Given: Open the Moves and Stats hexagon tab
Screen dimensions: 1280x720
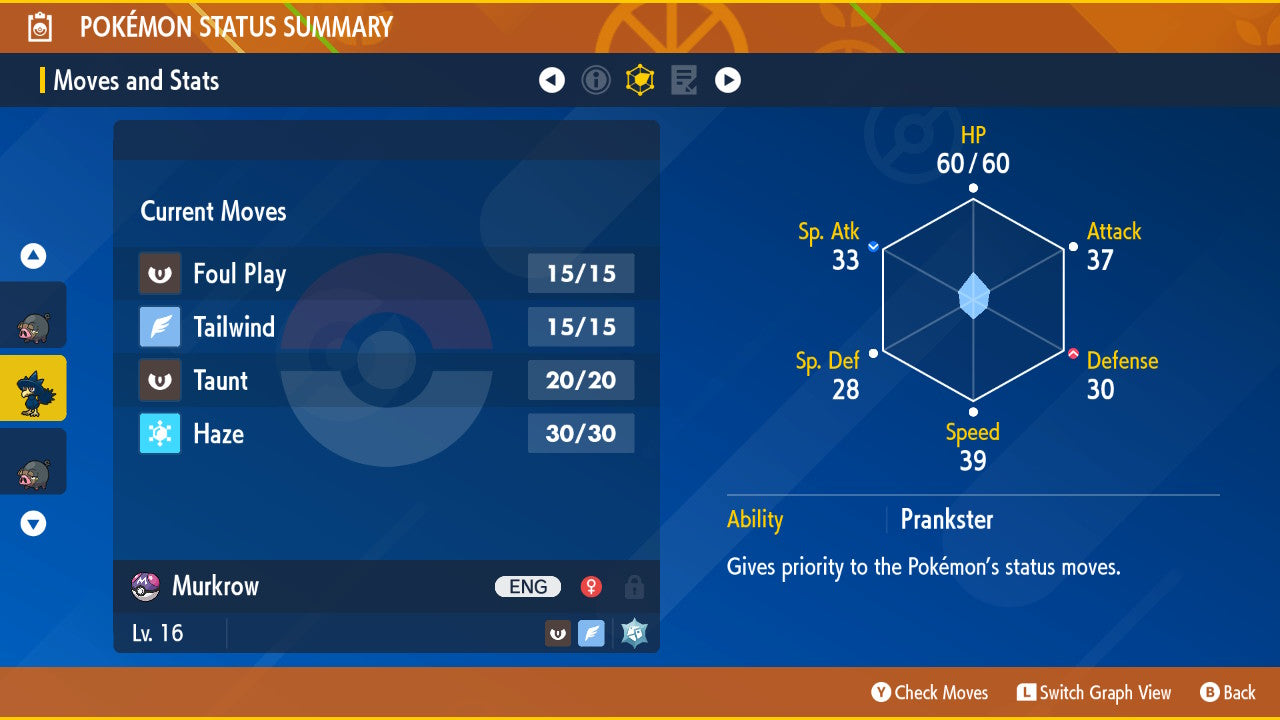Looking at the screenshot, I should click(640, 80).
